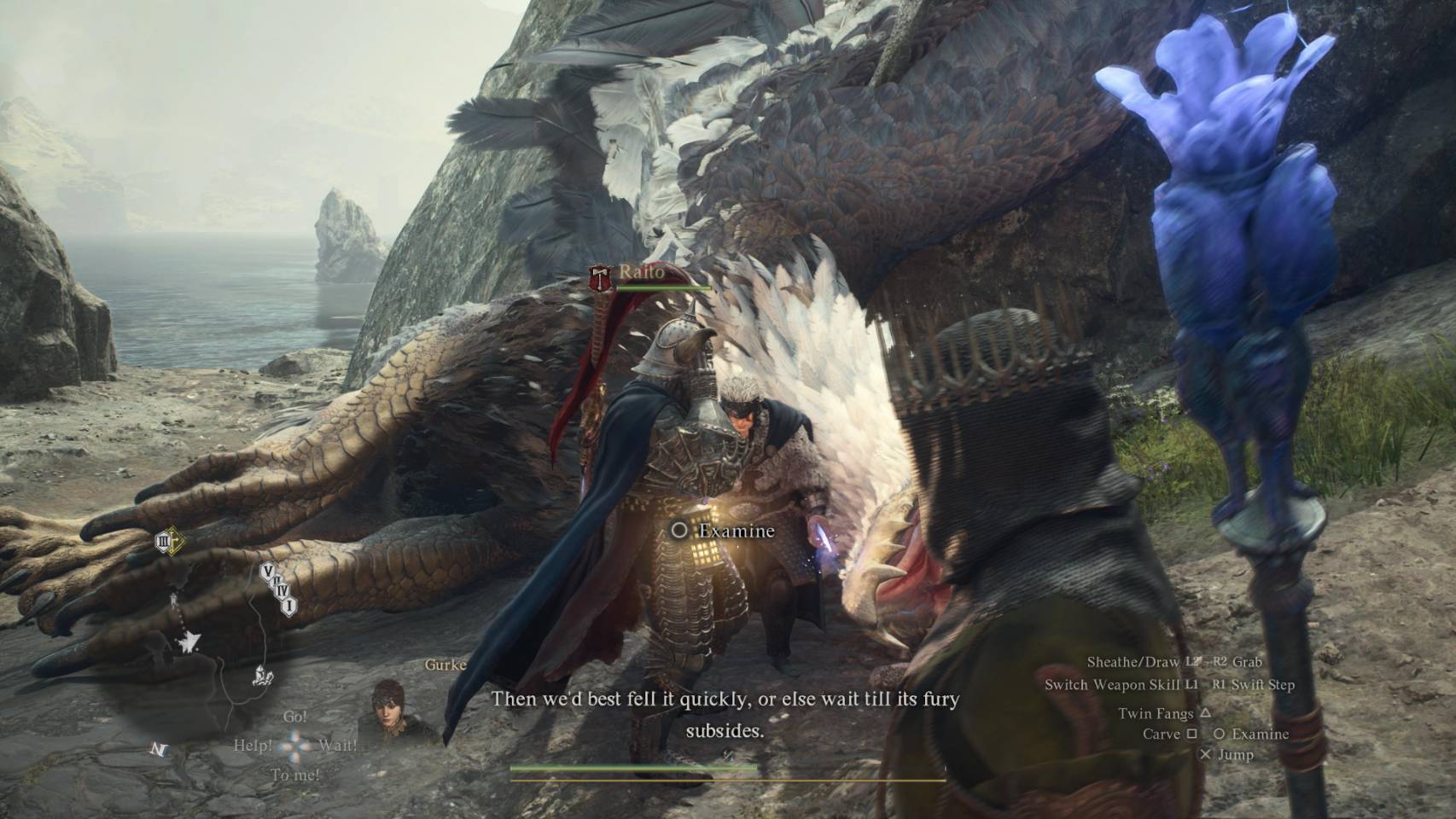
Task: Click the N compass indicator on the minimap
Action: click(x=159, y=749)
